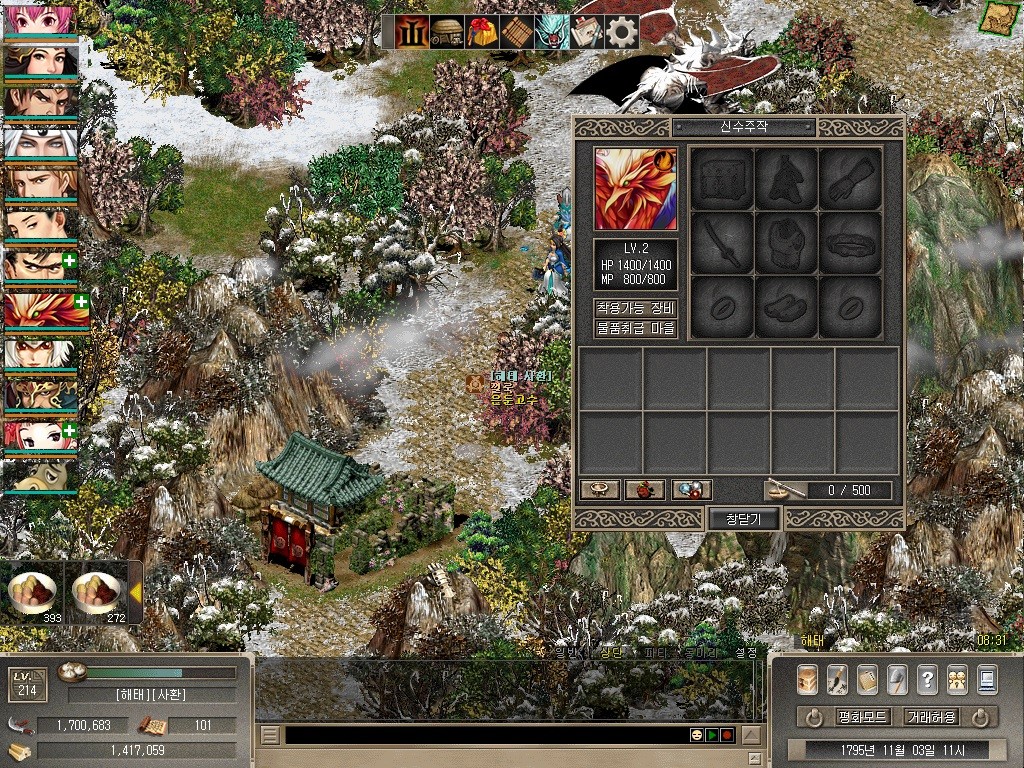This screenshot has height=768, width=1024.
Task: Open the bamboo scroll toolbar icon
Action: click(x=516, y=33)
